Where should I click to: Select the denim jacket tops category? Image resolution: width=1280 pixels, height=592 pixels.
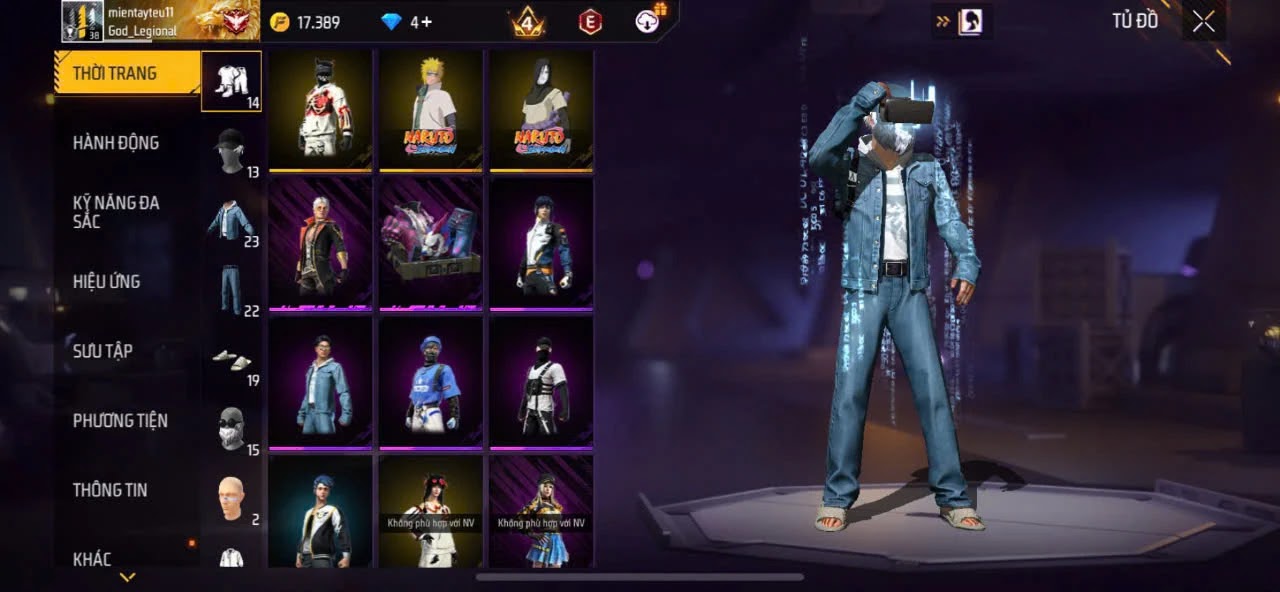coord(231,220)
